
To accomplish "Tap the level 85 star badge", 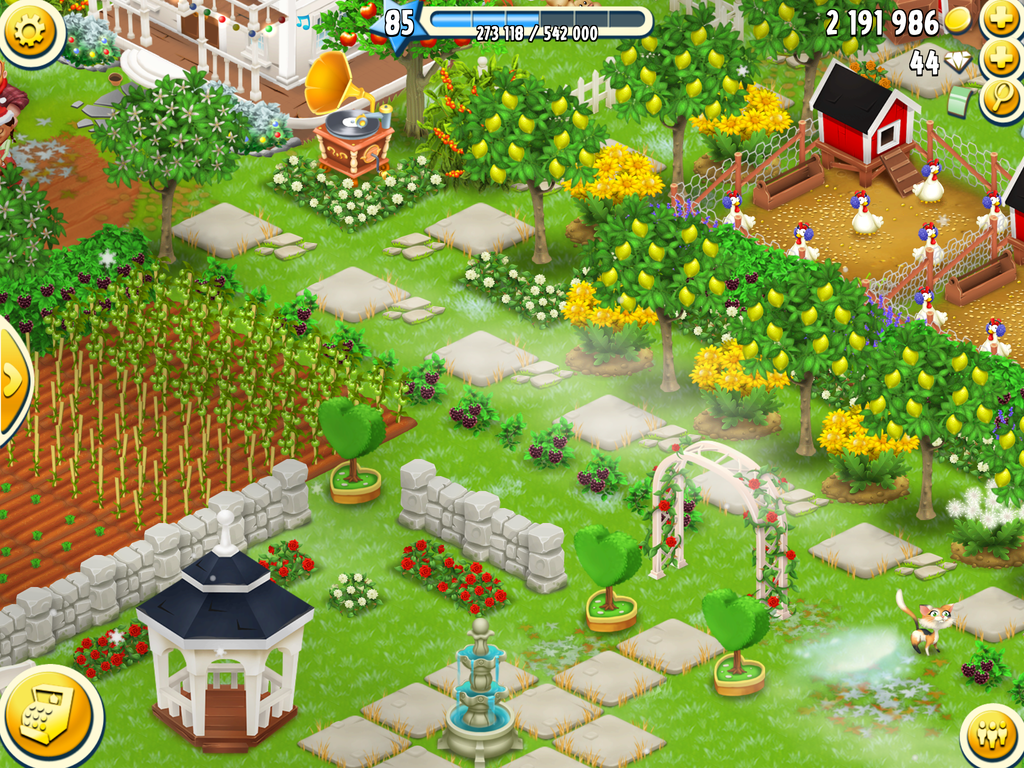I will [x=399, y=23].
